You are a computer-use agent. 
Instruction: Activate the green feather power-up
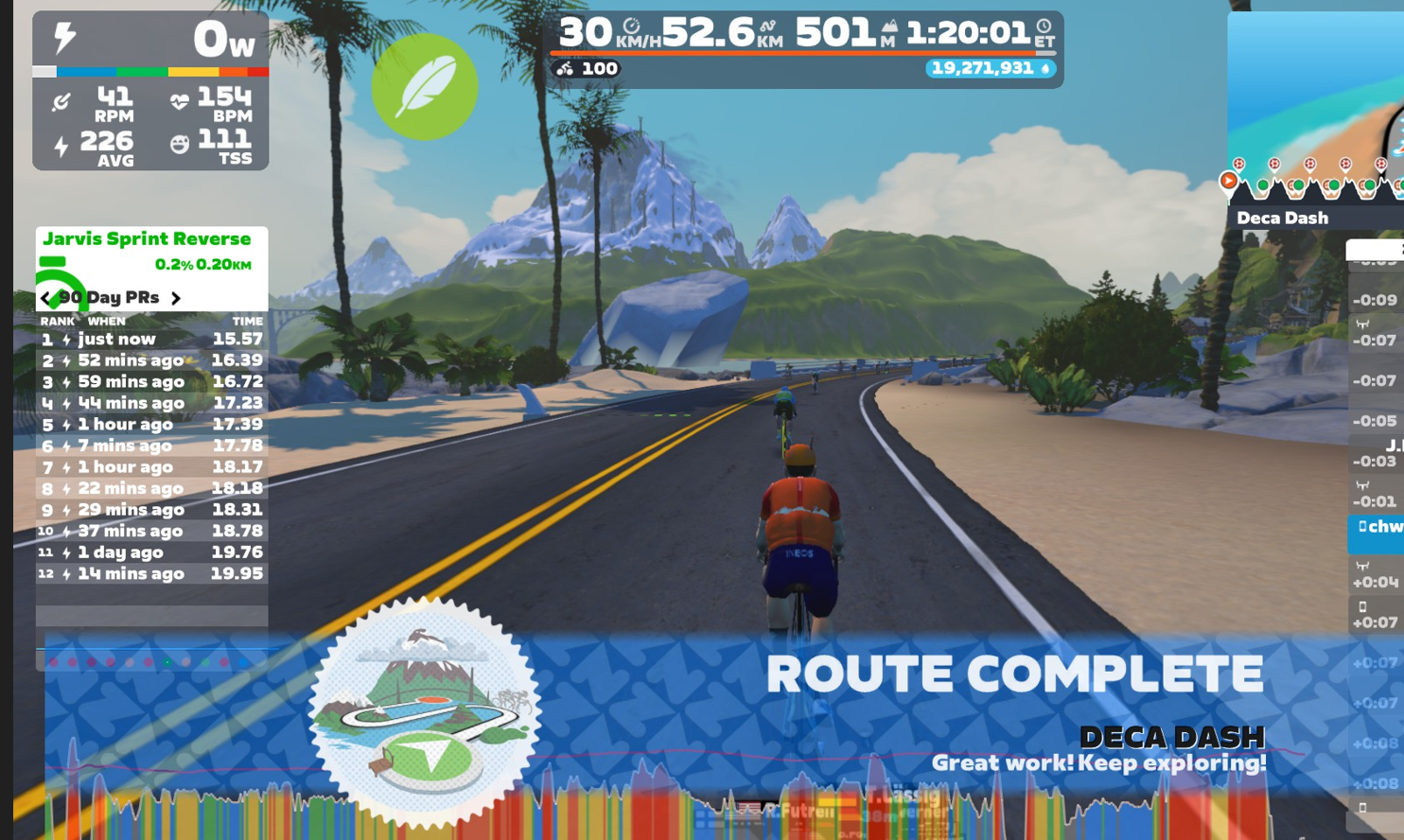point(424,87)
